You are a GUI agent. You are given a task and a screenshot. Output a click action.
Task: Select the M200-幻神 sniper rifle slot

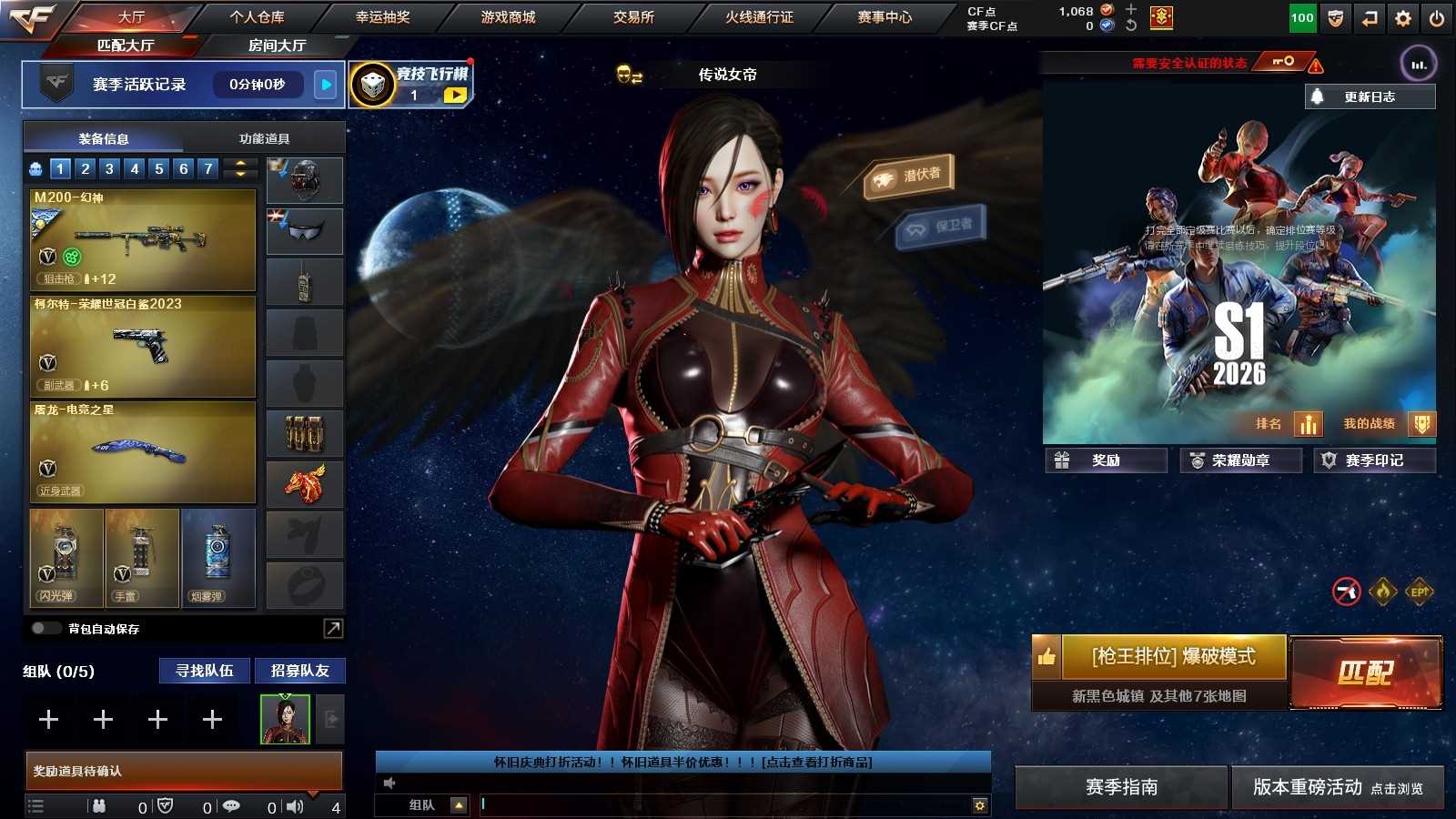point(143,239)
